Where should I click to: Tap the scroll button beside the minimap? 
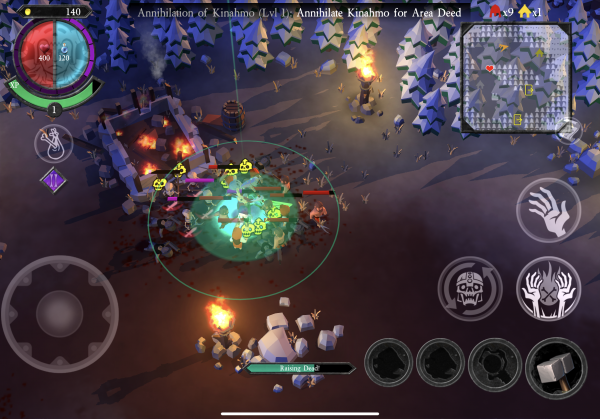tap(569, 131)
